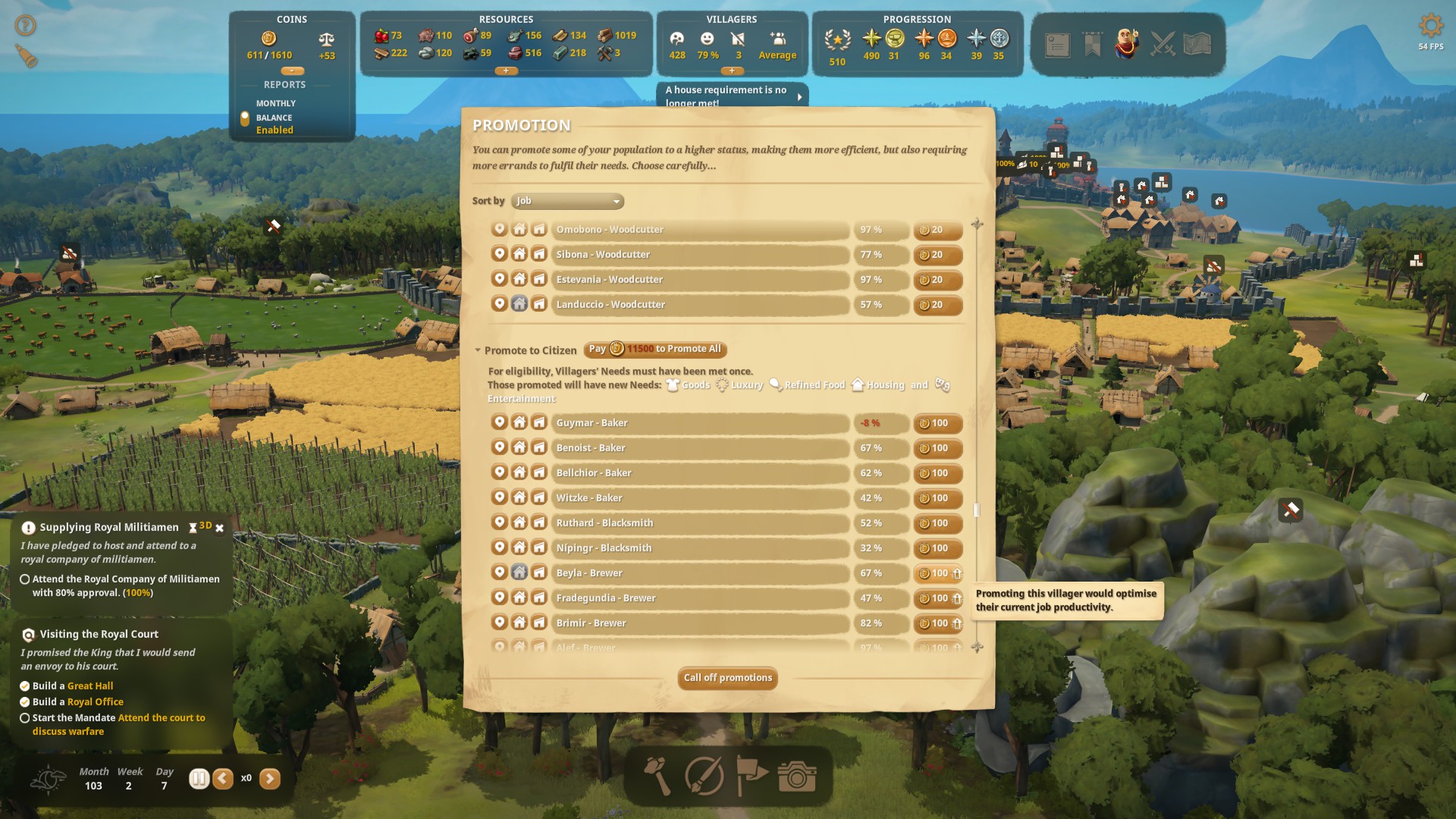This screenshot has width=1456, height=819.
Task: Call off promotions
Action: click(727, 678)
